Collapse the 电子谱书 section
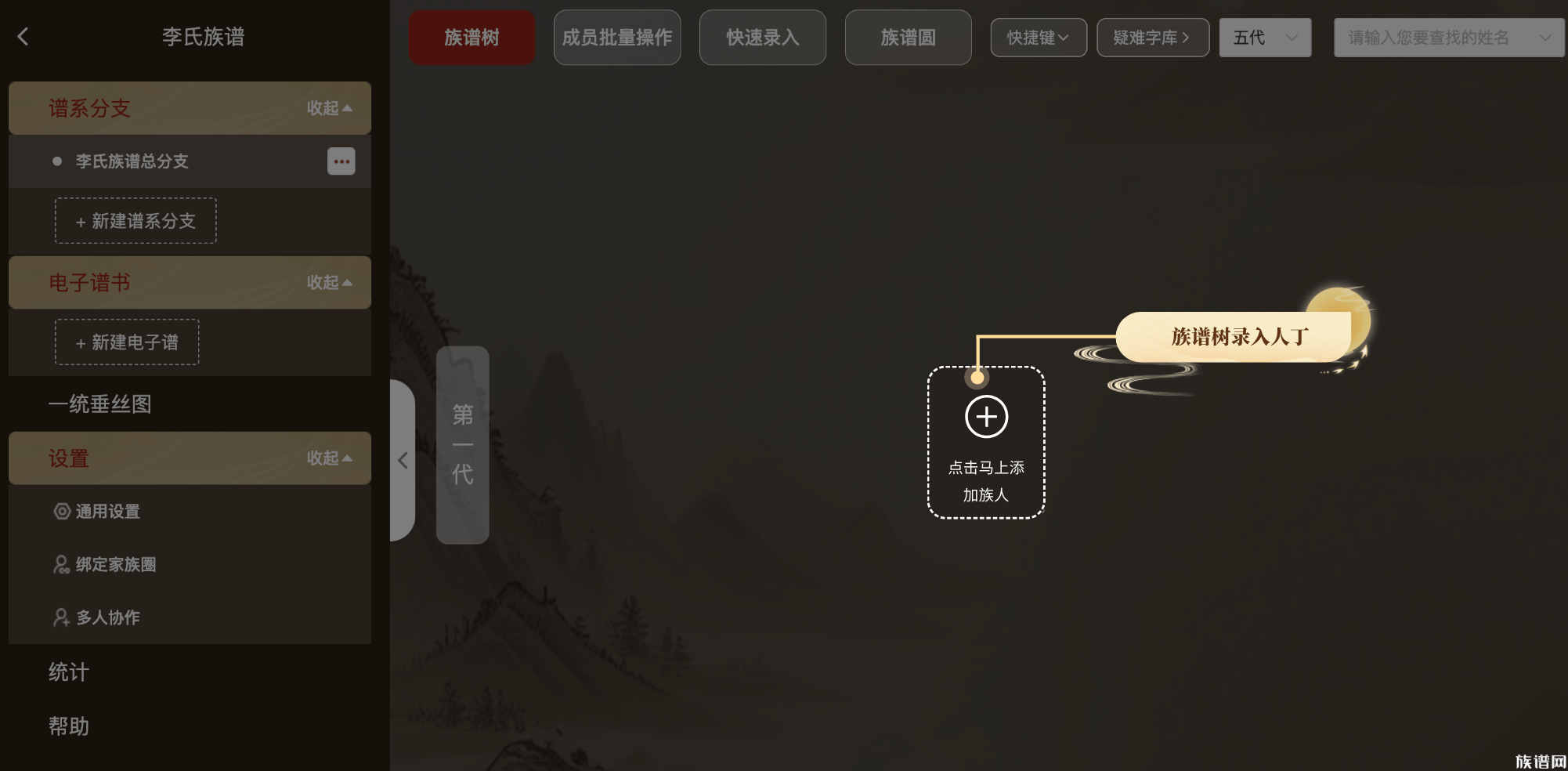This screenshot has width=1568, height=771. click(328, 283)
